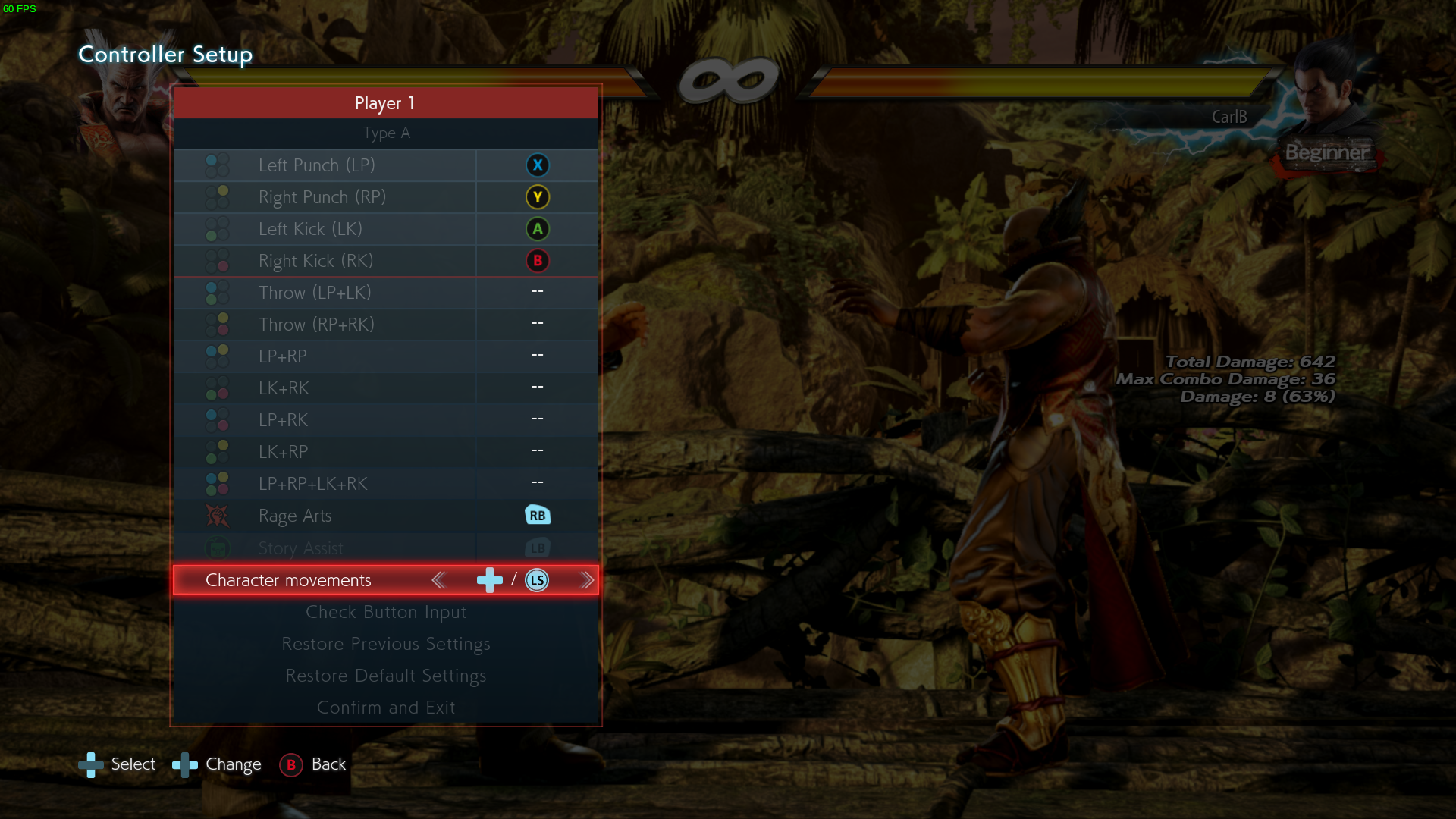Click the RB binding icon for Rage Arts
This screenshot has width=1456, height=819.
tap(538, 515)
